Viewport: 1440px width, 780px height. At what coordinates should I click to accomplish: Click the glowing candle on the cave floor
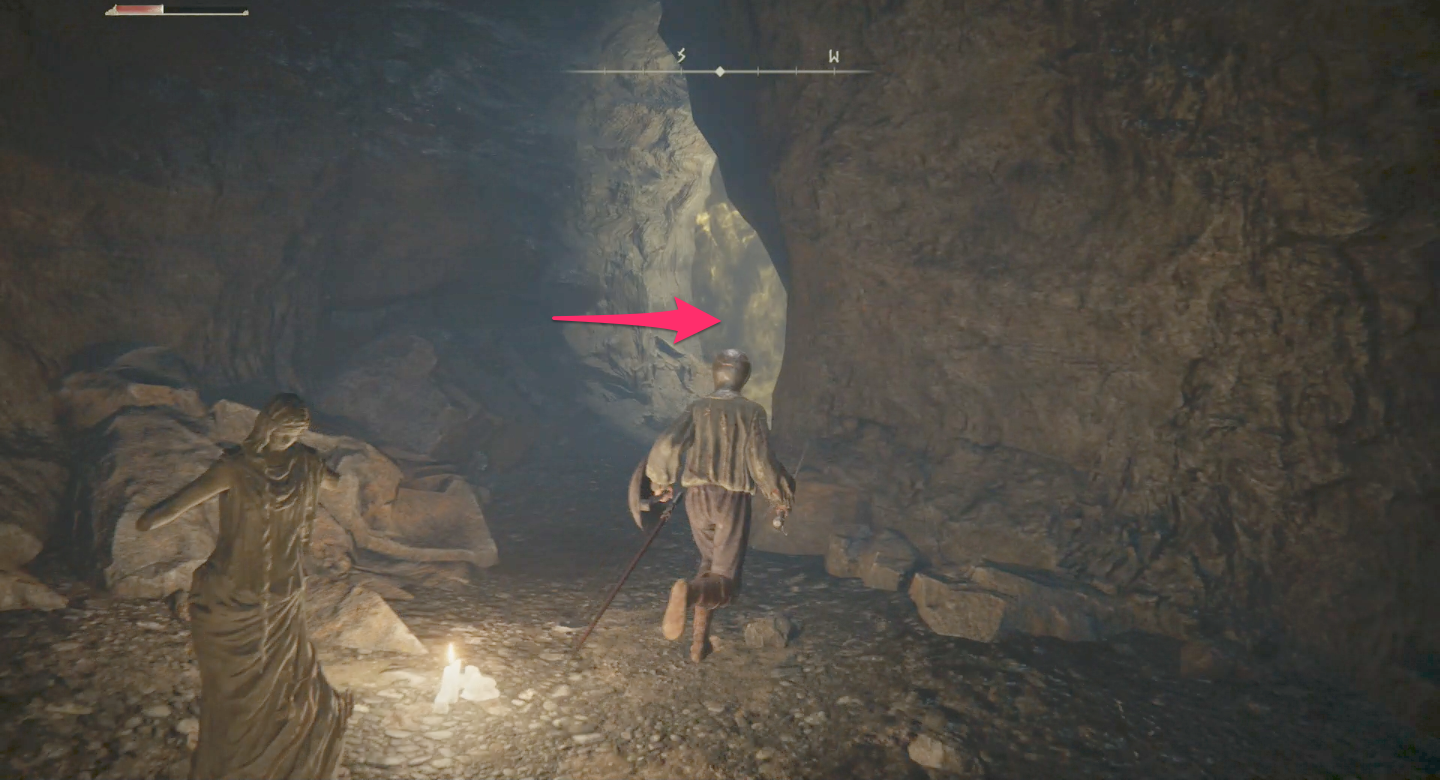click(x=462, y=675)
